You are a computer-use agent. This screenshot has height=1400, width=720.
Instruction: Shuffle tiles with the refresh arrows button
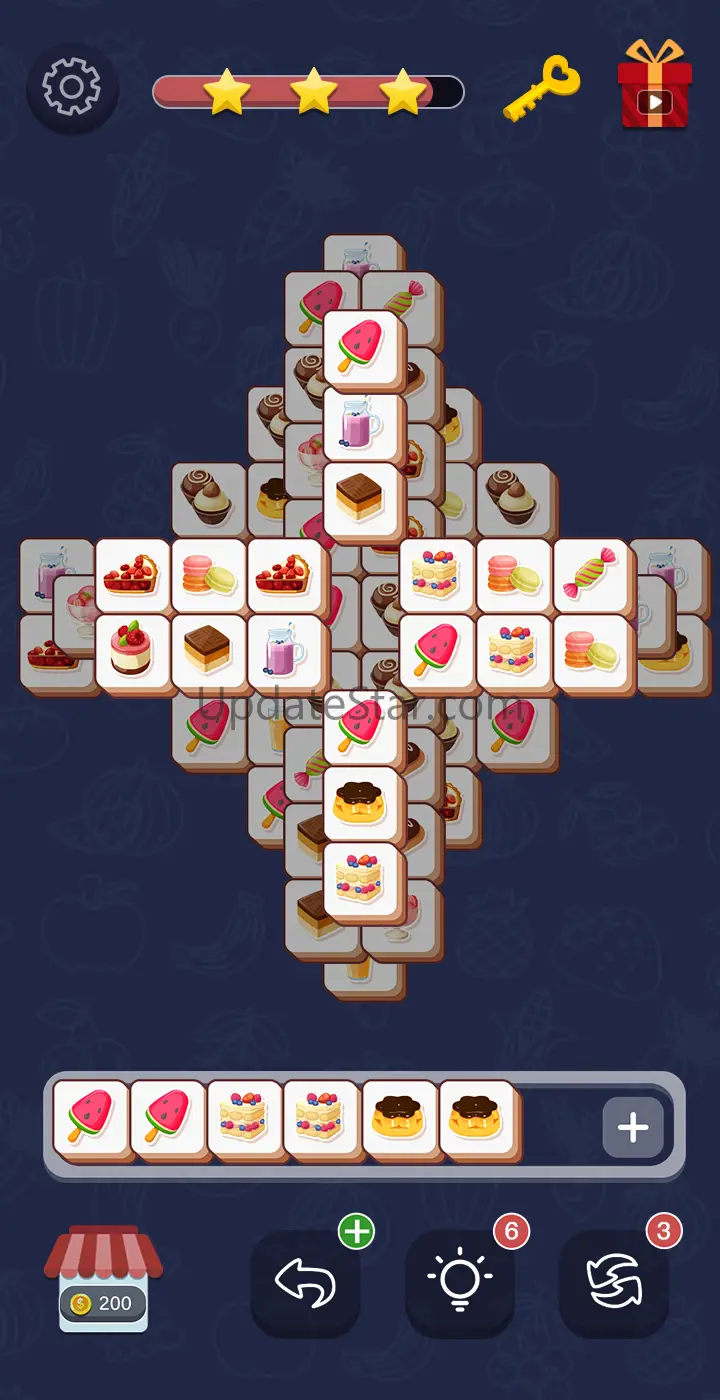tap(613, 1282)
